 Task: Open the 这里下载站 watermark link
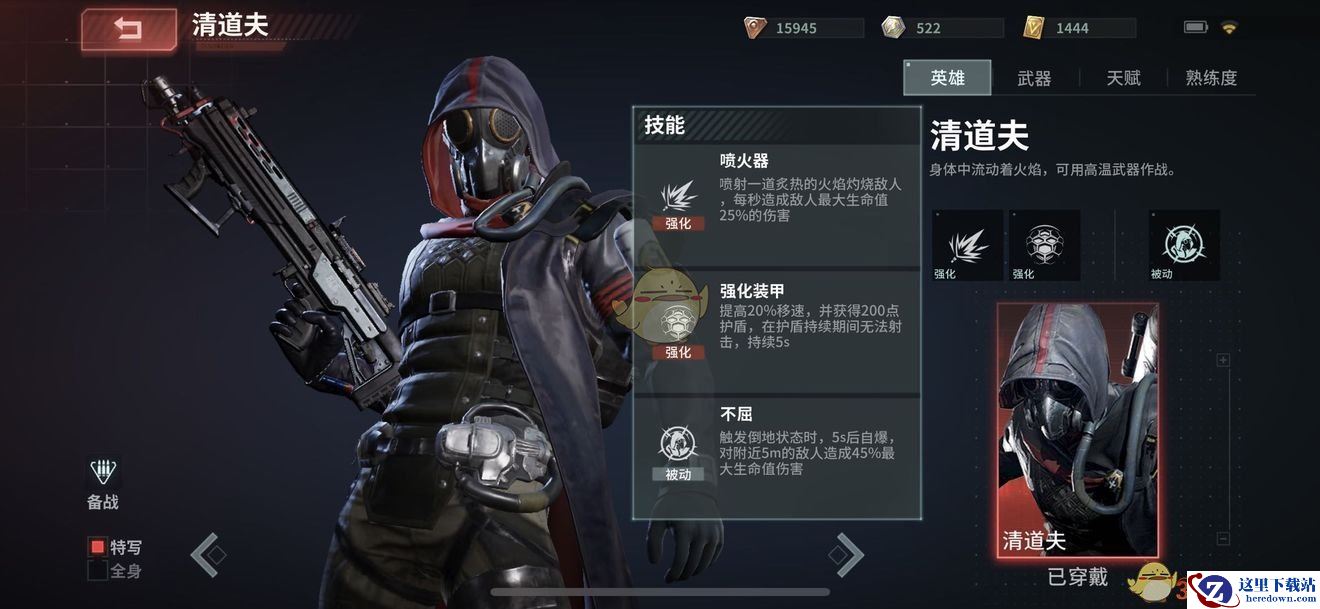pyautogui.click(x=1254, y=589)
